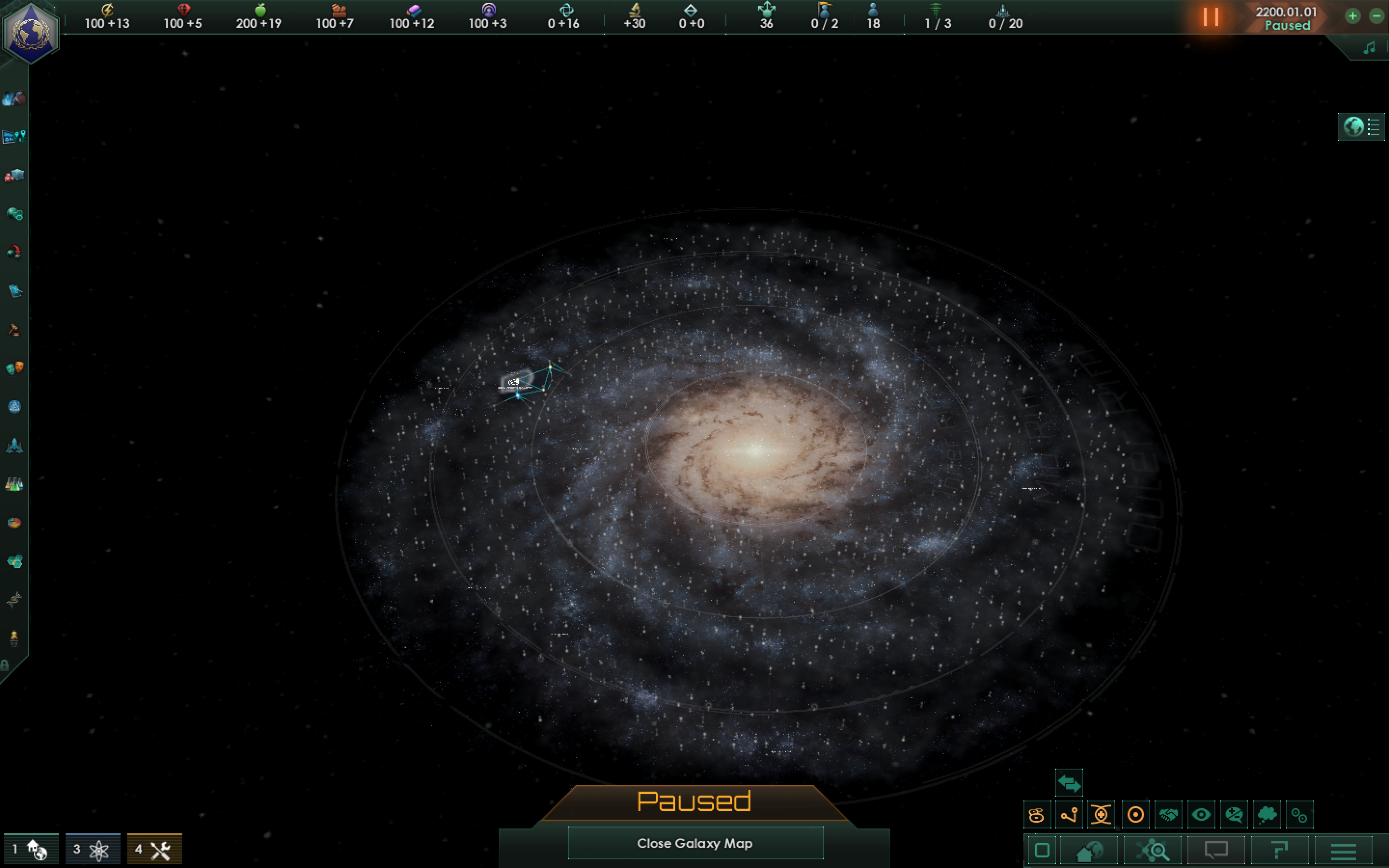
Task: Open the species demographics pie chart icon
Action: [14, 521]
